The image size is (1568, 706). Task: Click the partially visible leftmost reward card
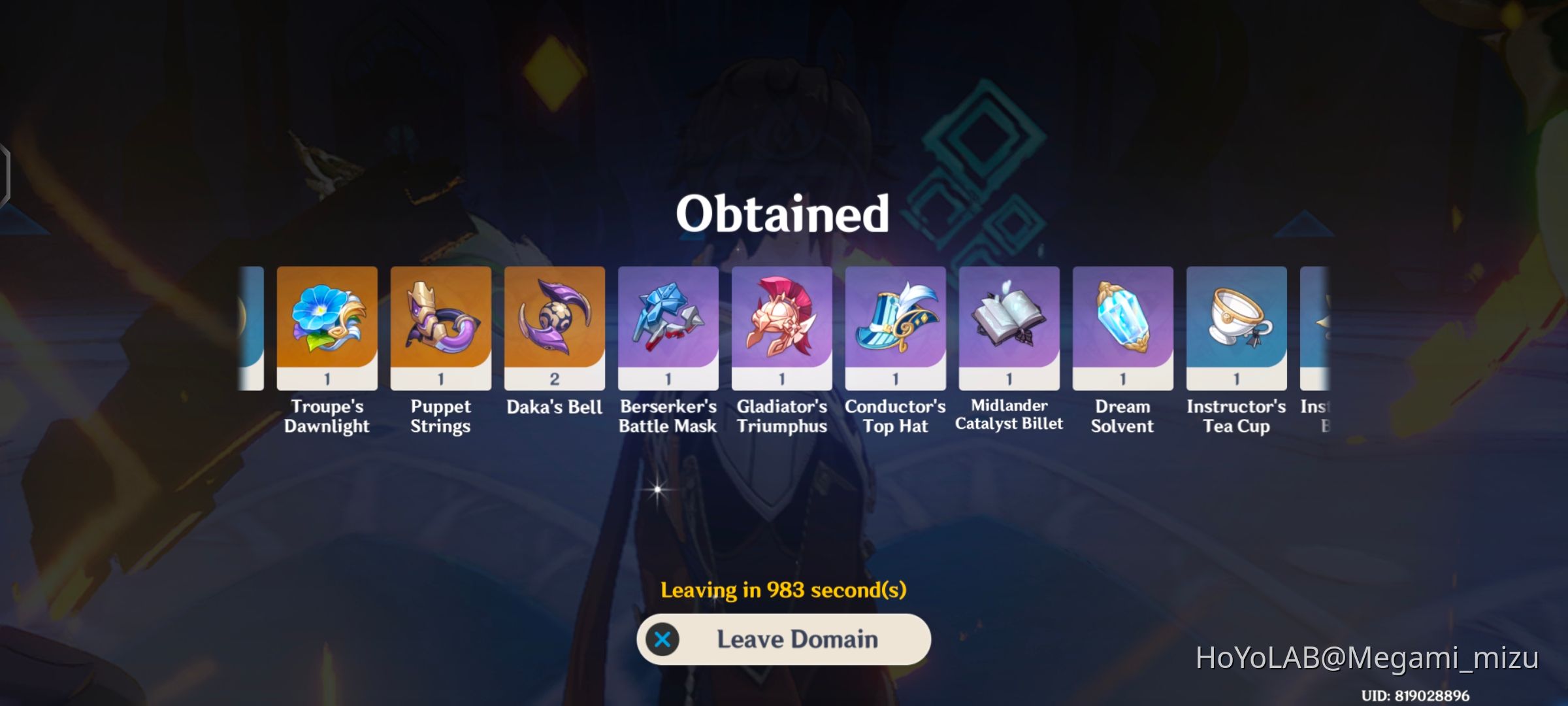pyautogui.click(x=252, y=327)
